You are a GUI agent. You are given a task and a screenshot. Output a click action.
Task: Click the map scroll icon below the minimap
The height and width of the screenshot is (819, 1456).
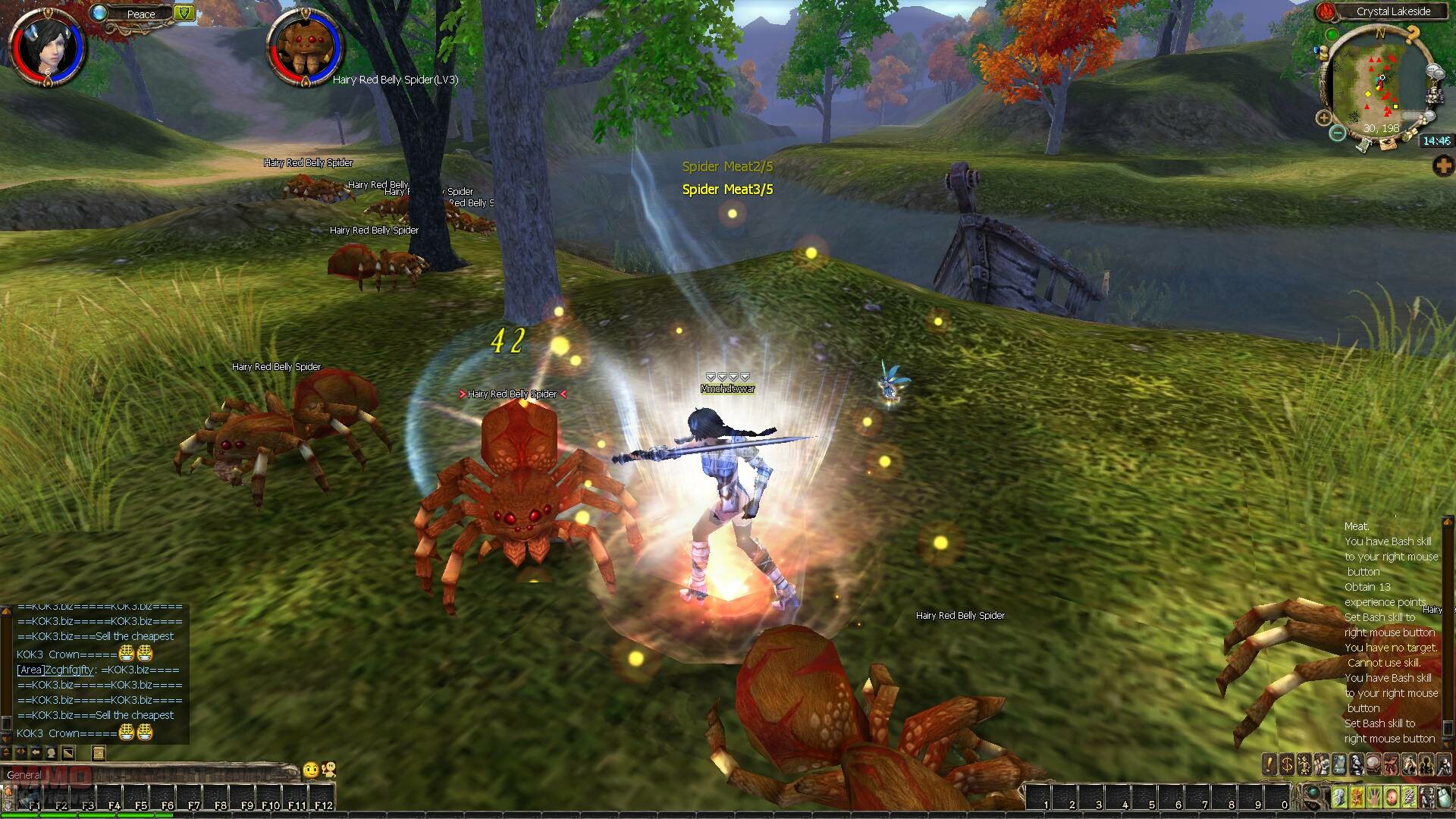(x=1389, y=144)
